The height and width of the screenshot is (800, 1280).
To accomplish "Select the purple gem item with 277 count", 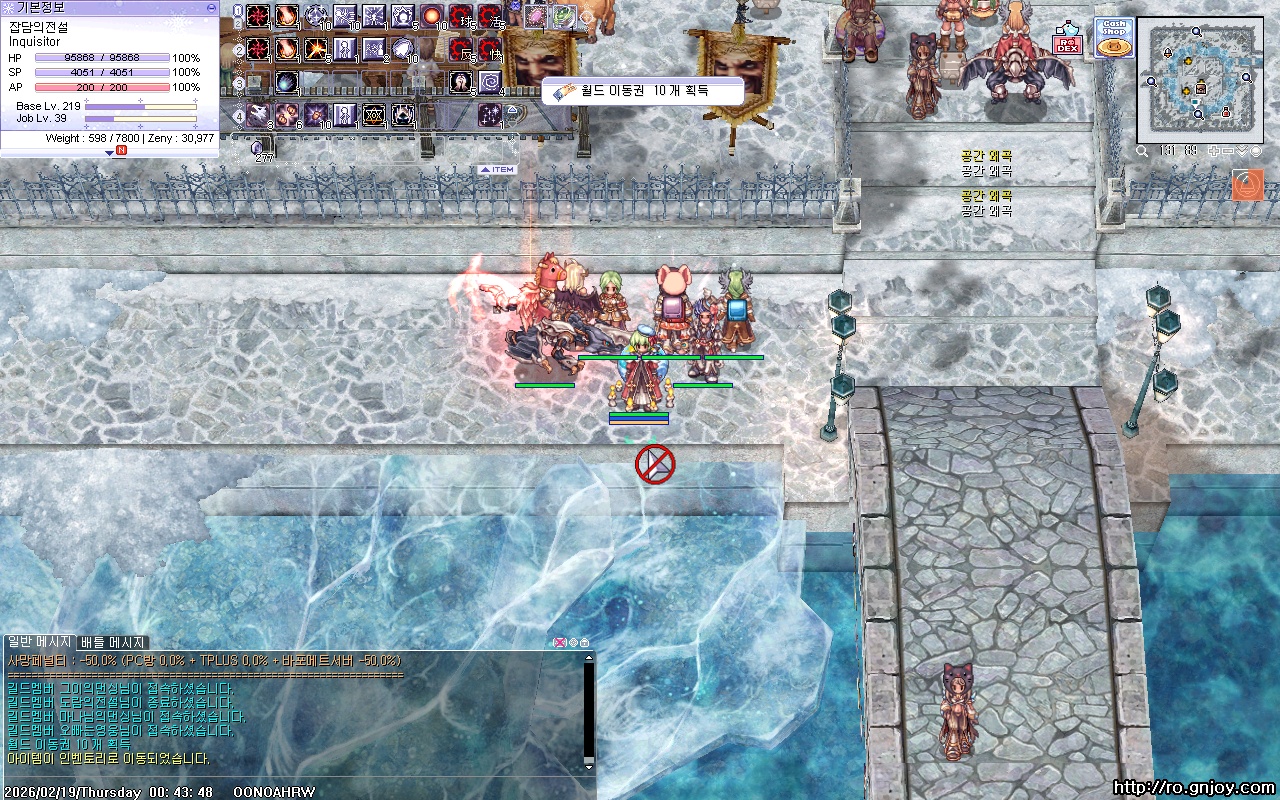I will pyautogui.click(x=258, y=148).
